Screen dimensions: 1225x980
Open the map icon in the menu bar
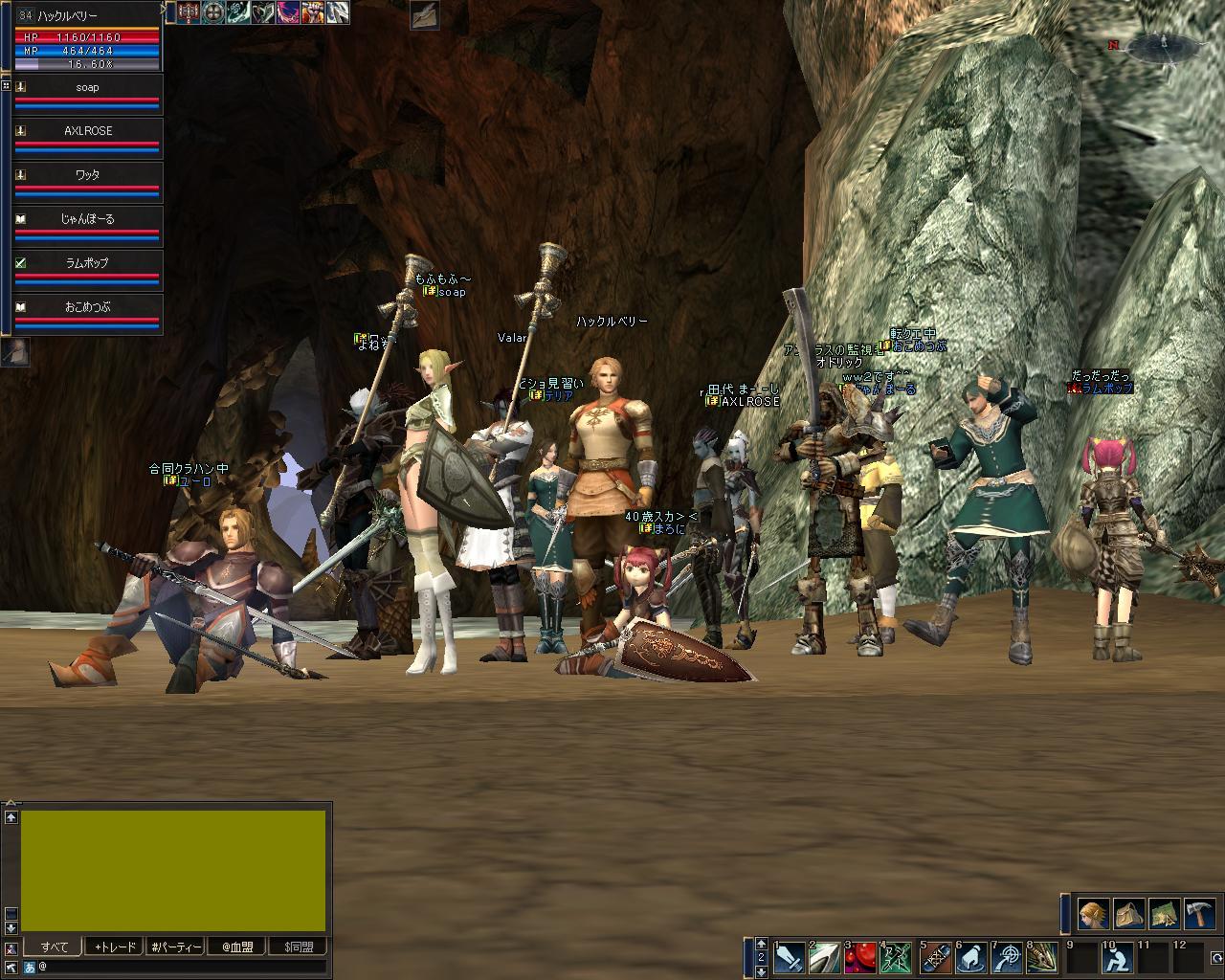coord(1165,914)
